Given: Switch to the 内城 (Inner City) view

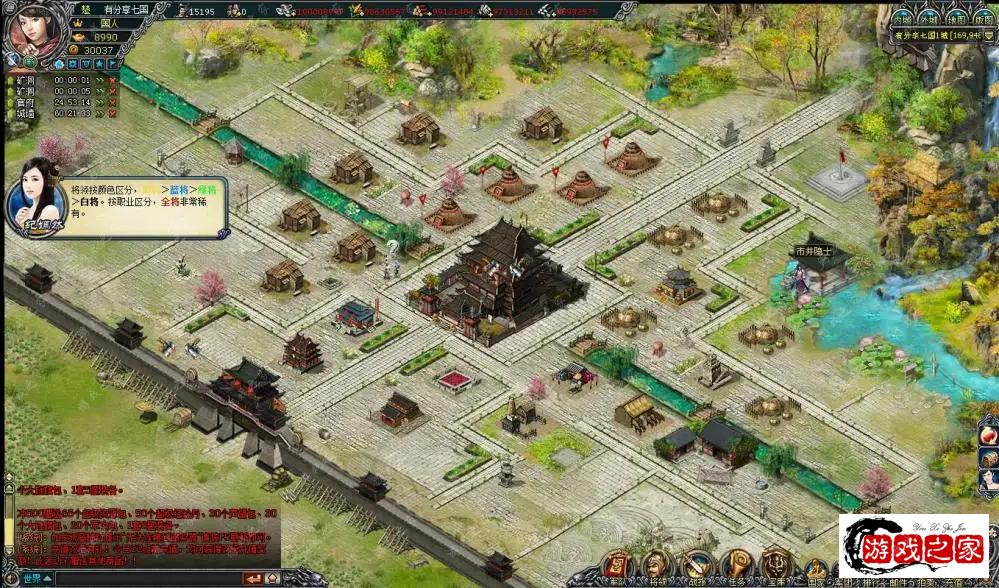Looking at the screenshot, I should (902, 19).
